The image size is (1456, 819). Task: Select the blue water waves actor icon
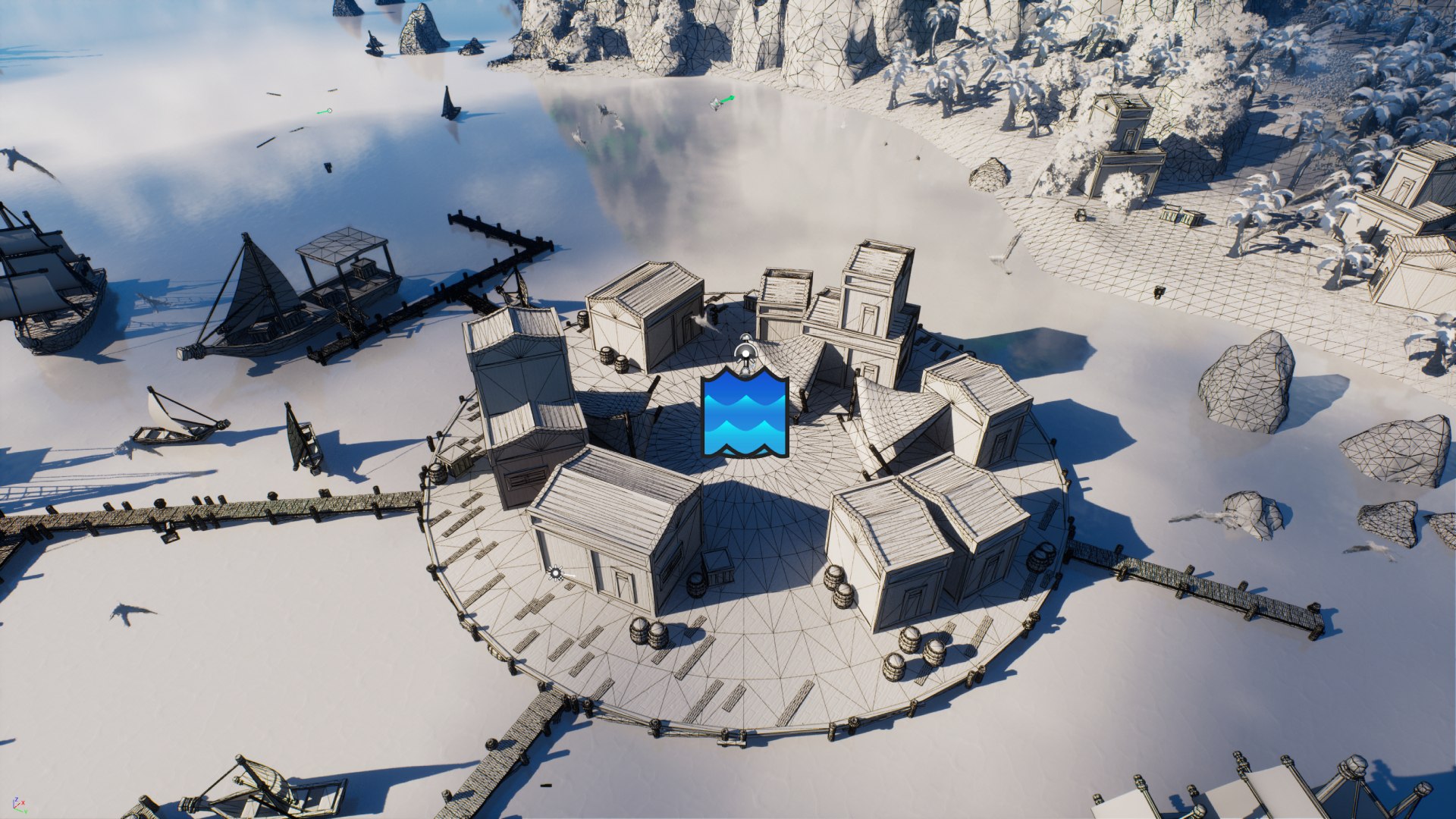(745, 413)
